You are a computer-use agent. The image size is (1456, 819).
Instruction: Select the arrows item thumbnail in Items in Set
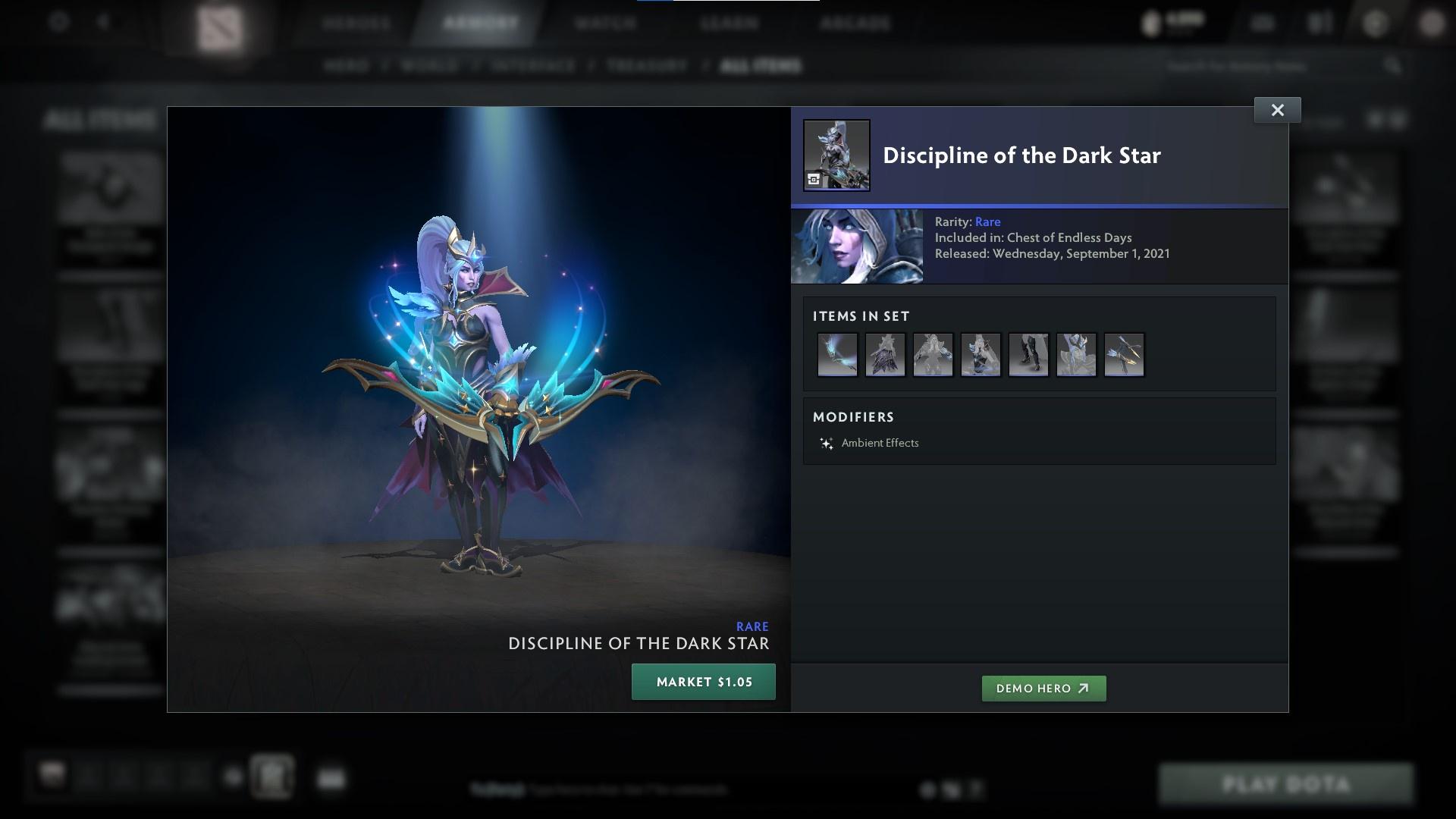tap(1125, 354)
